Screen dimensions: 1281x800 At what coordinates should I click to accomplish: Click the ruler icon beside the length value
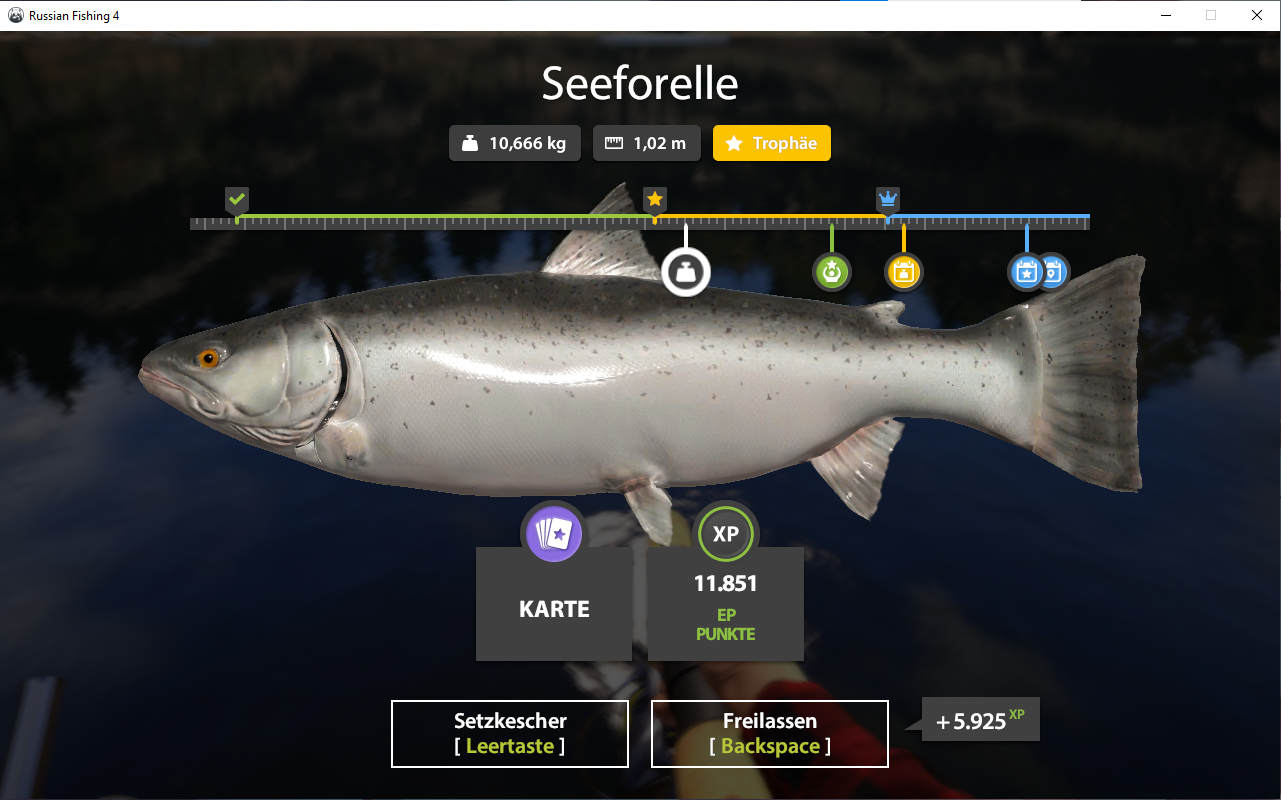pyautogui.click(x=613, y=142)
